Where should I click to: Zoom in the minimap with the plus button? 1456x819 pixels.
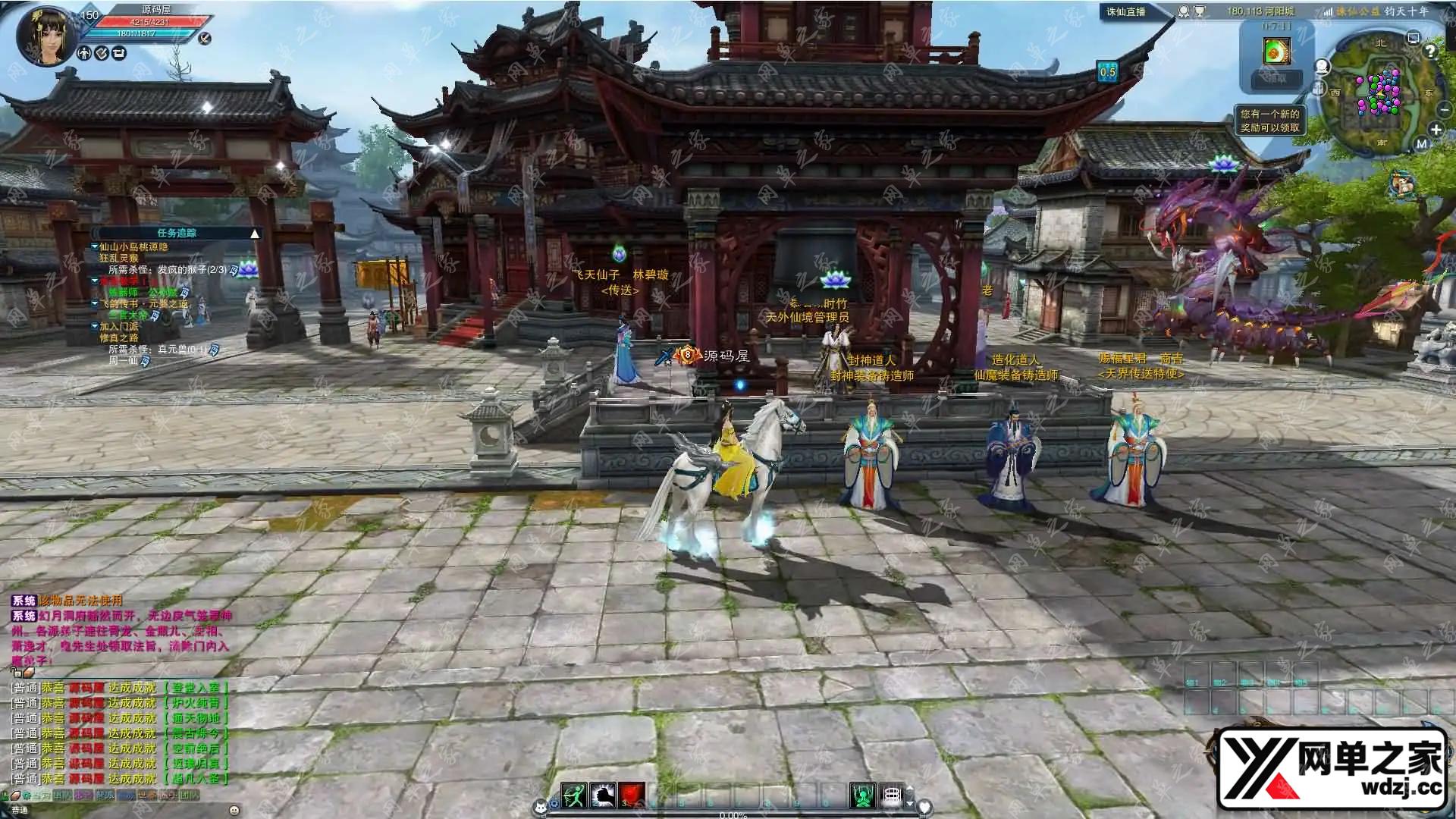1436,130
